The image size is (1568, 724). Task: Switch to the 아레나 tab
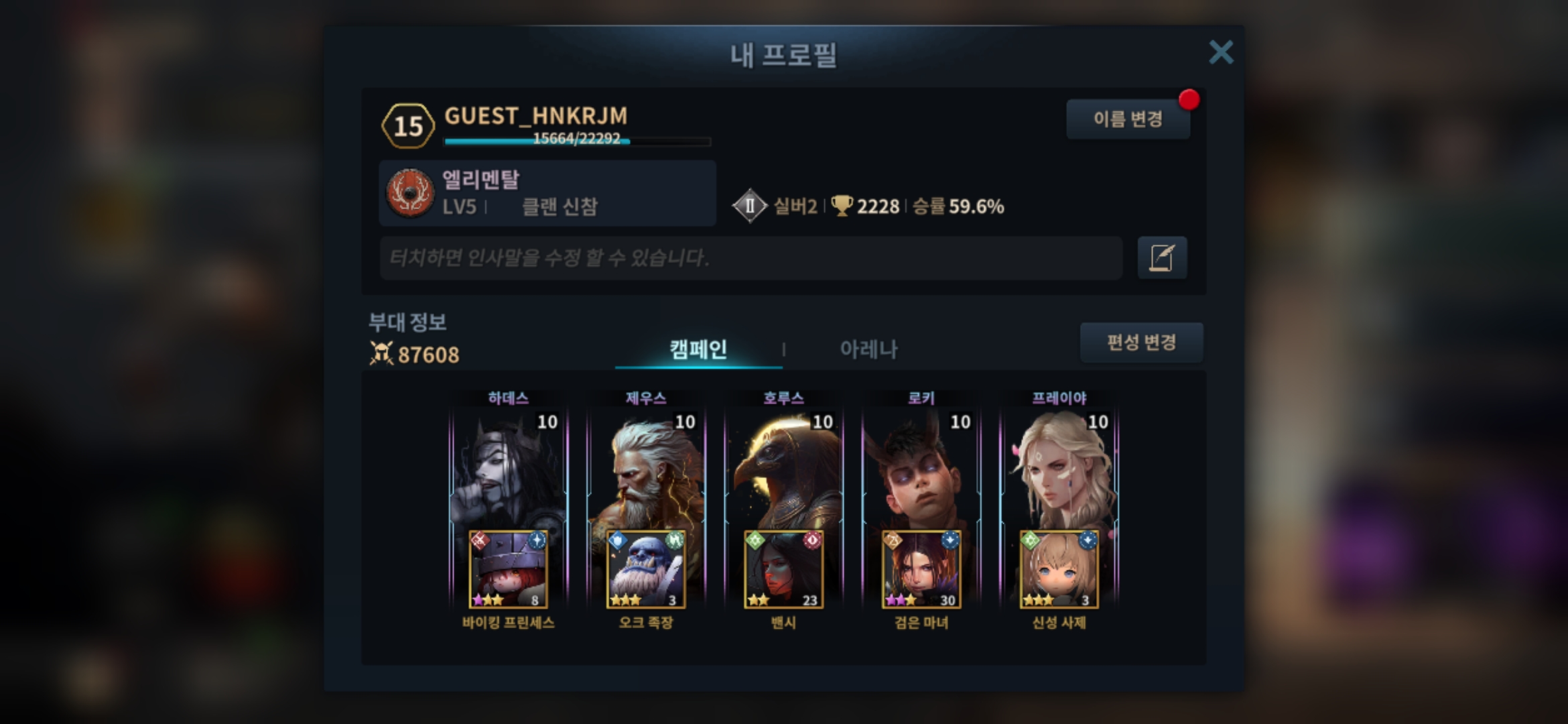(x=868, y=349)
